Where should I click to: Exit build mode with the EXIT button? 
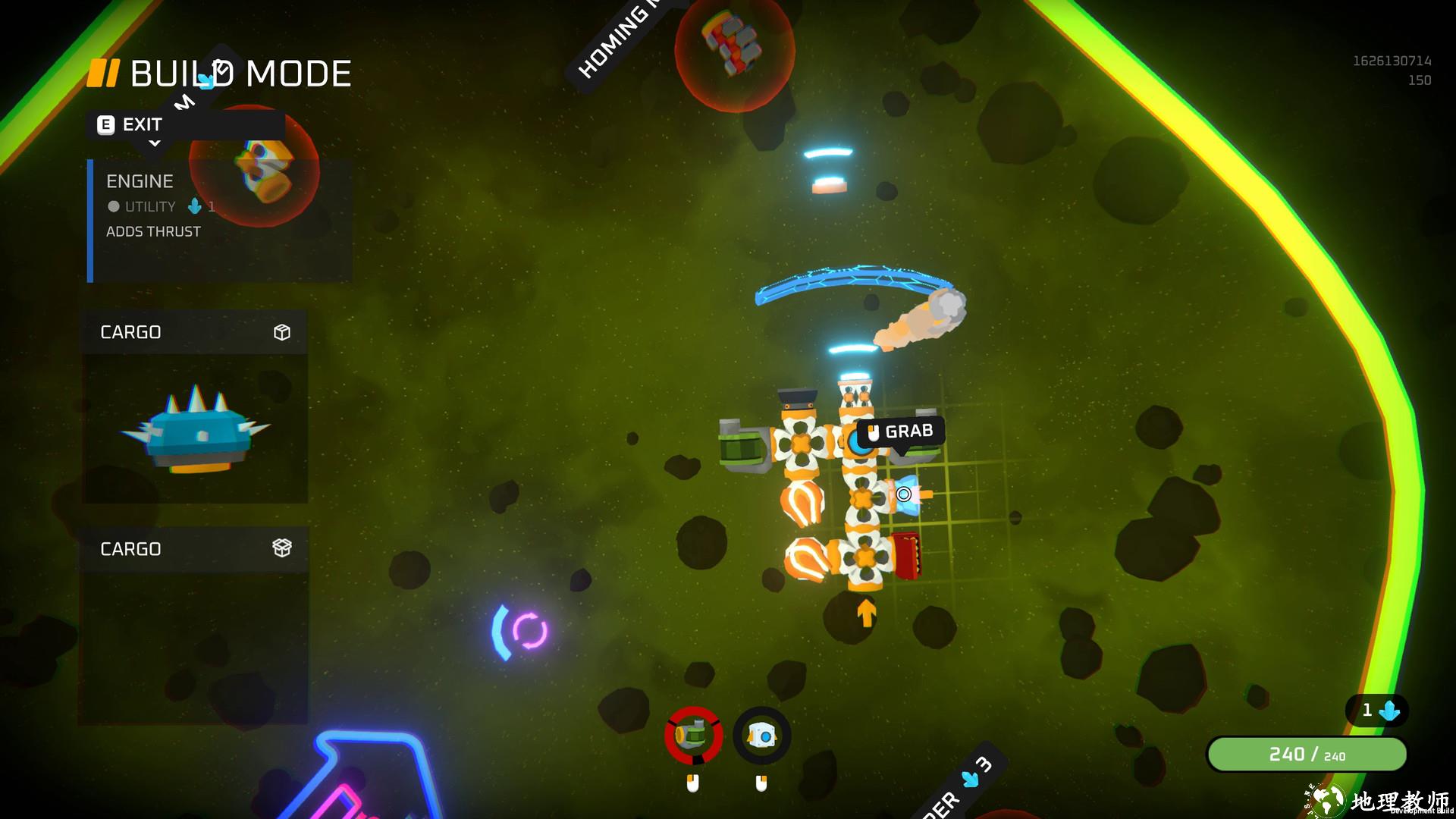(130, 125)
